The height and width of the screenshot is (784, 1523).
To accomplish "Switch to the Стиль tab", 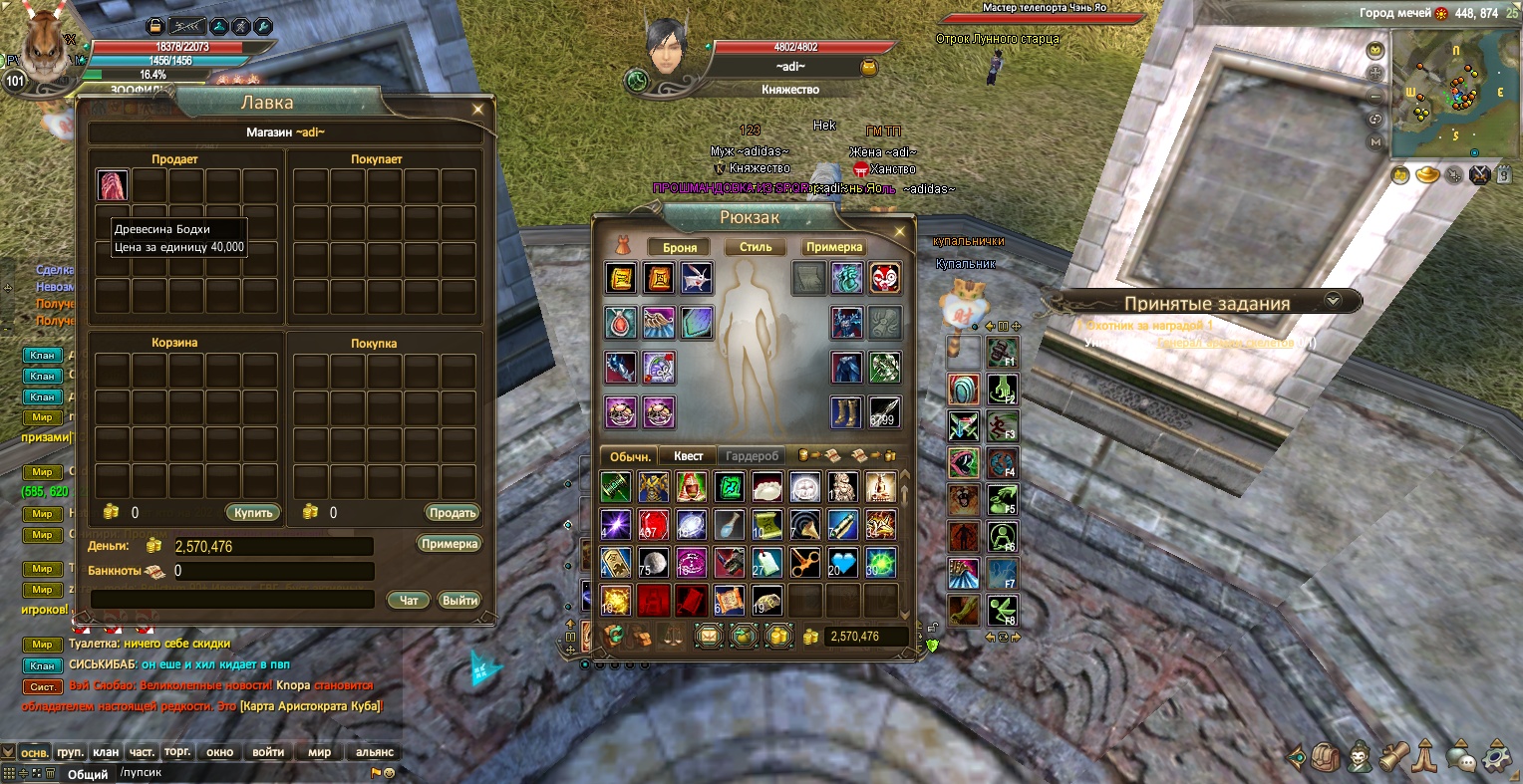I will coord(756,247).
